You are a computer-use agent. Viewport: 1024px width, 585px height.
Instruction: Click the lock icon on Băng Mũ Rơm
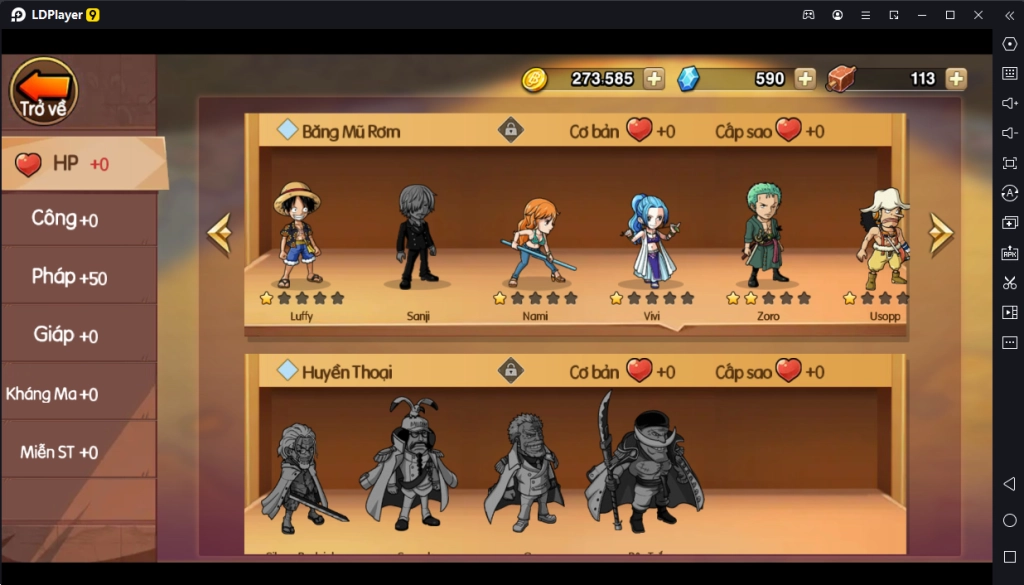coord(511,130)
